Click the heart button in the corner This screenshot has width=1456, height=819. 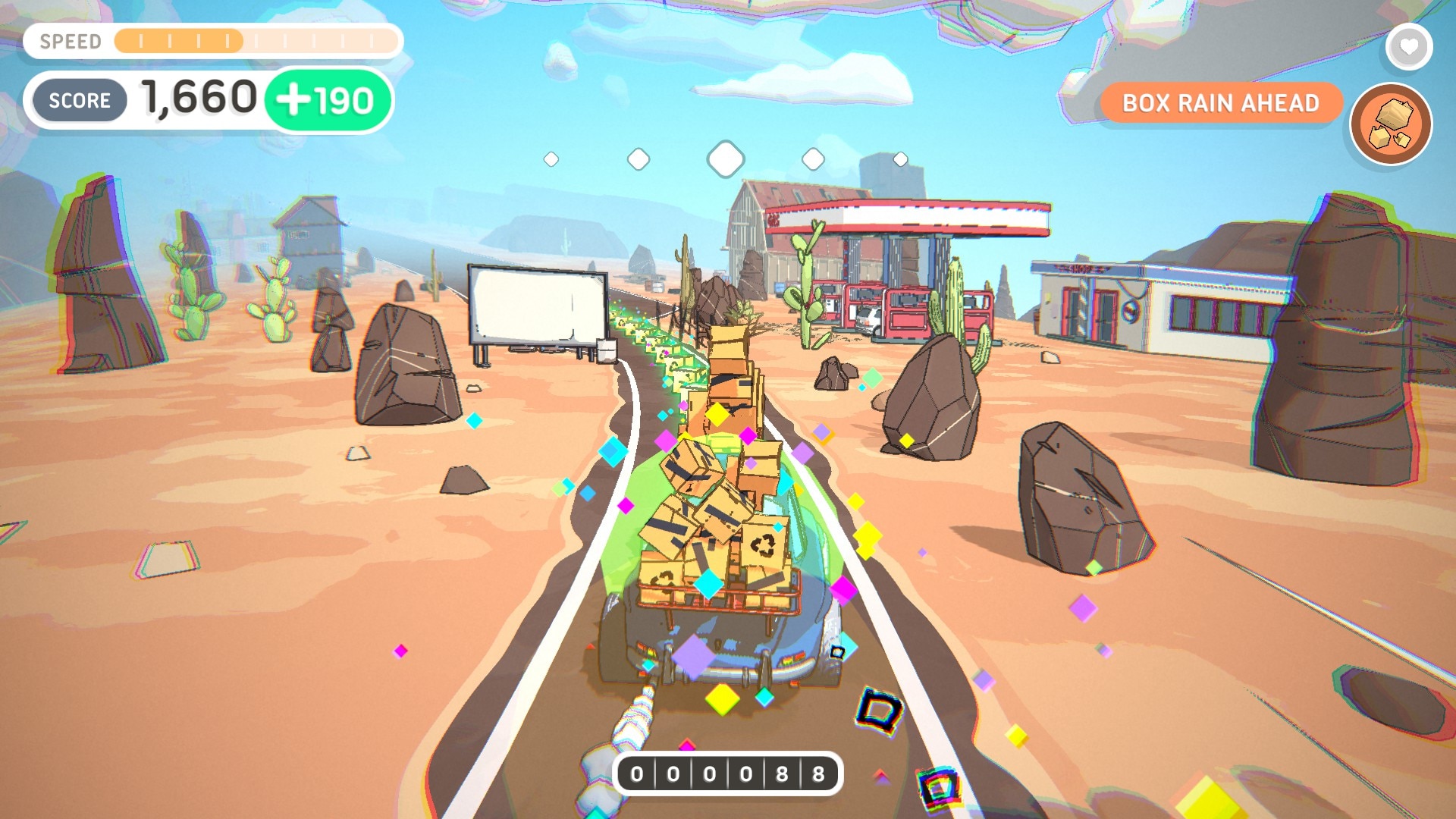tap(1408, 47)
